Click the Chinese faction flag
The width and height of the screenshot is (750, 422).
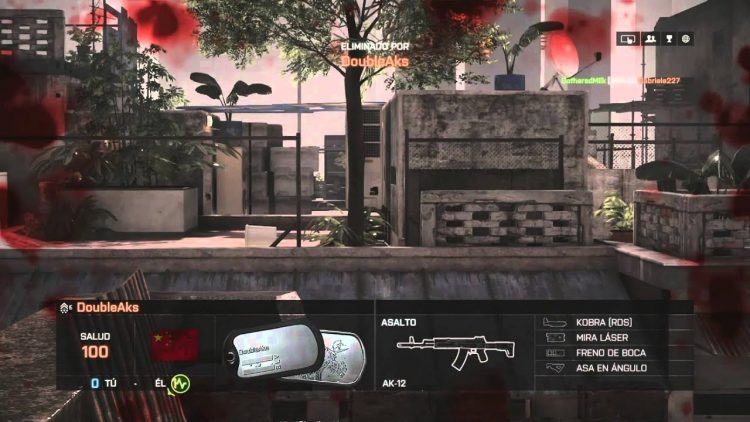174,345
